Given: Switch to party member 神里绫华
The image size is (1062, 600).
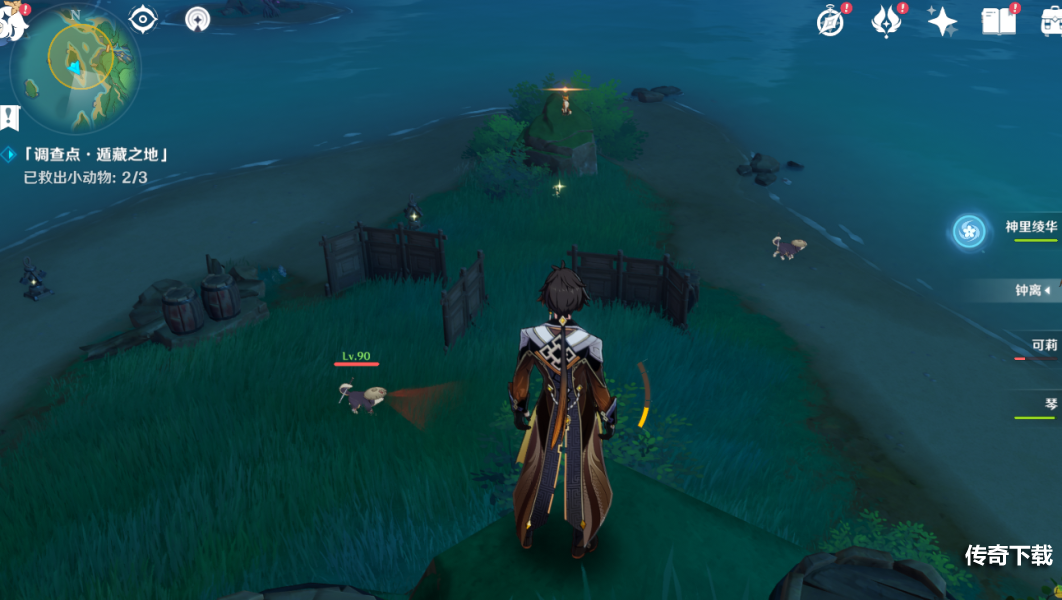Looking at the screenshot, I should [1030, 228].
